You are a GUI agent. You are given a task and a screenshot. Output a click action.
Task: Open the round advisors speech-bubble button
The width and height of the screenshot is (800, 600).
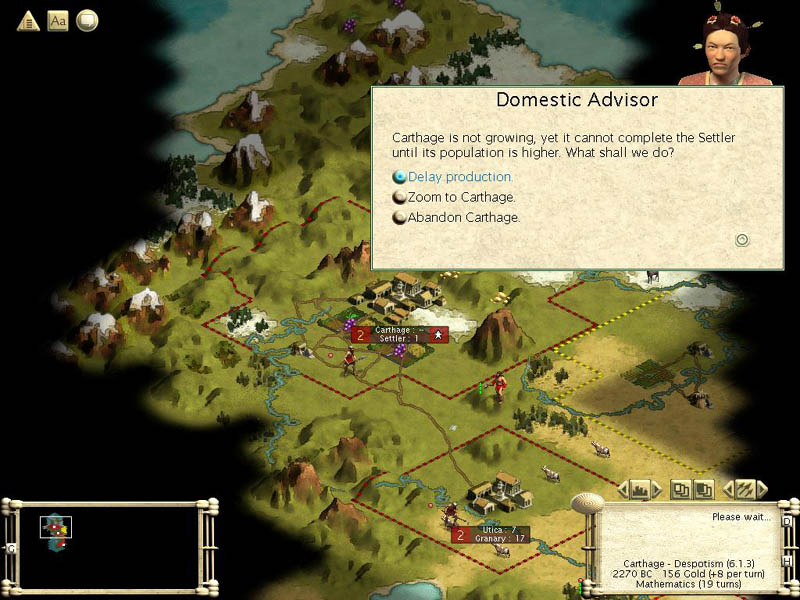[87, 20]
